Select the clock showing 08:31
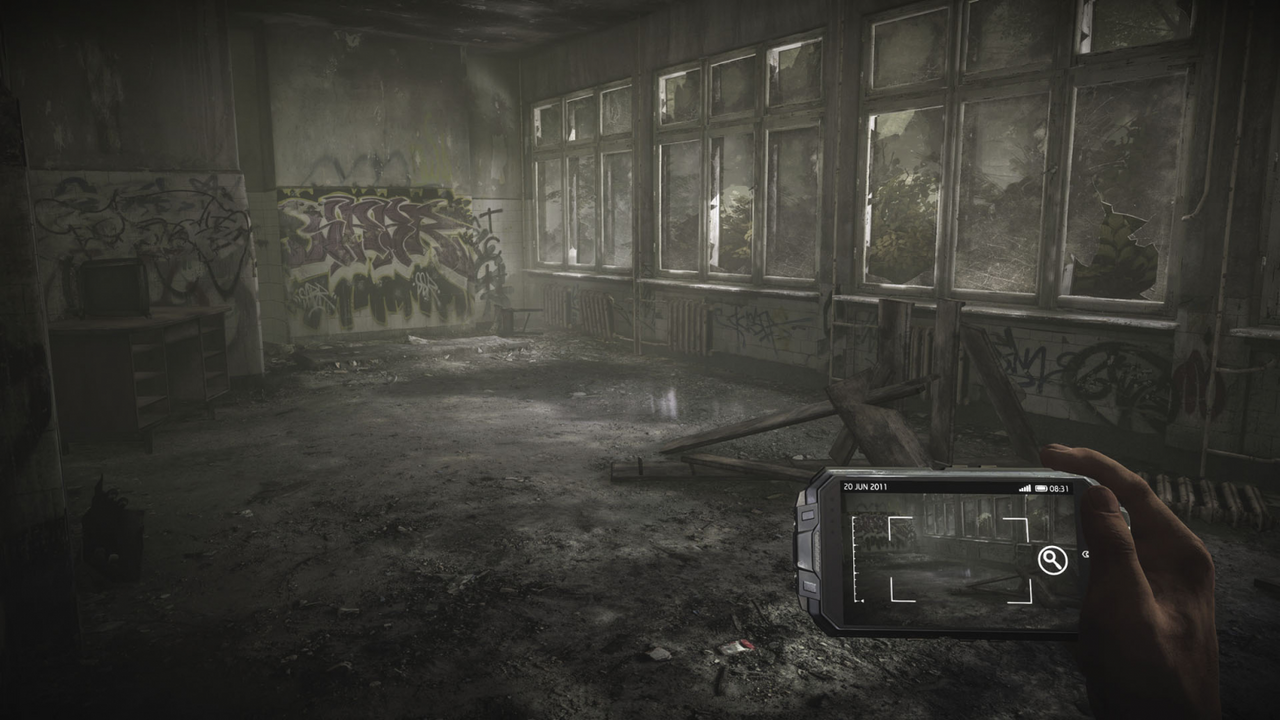 1060,487
